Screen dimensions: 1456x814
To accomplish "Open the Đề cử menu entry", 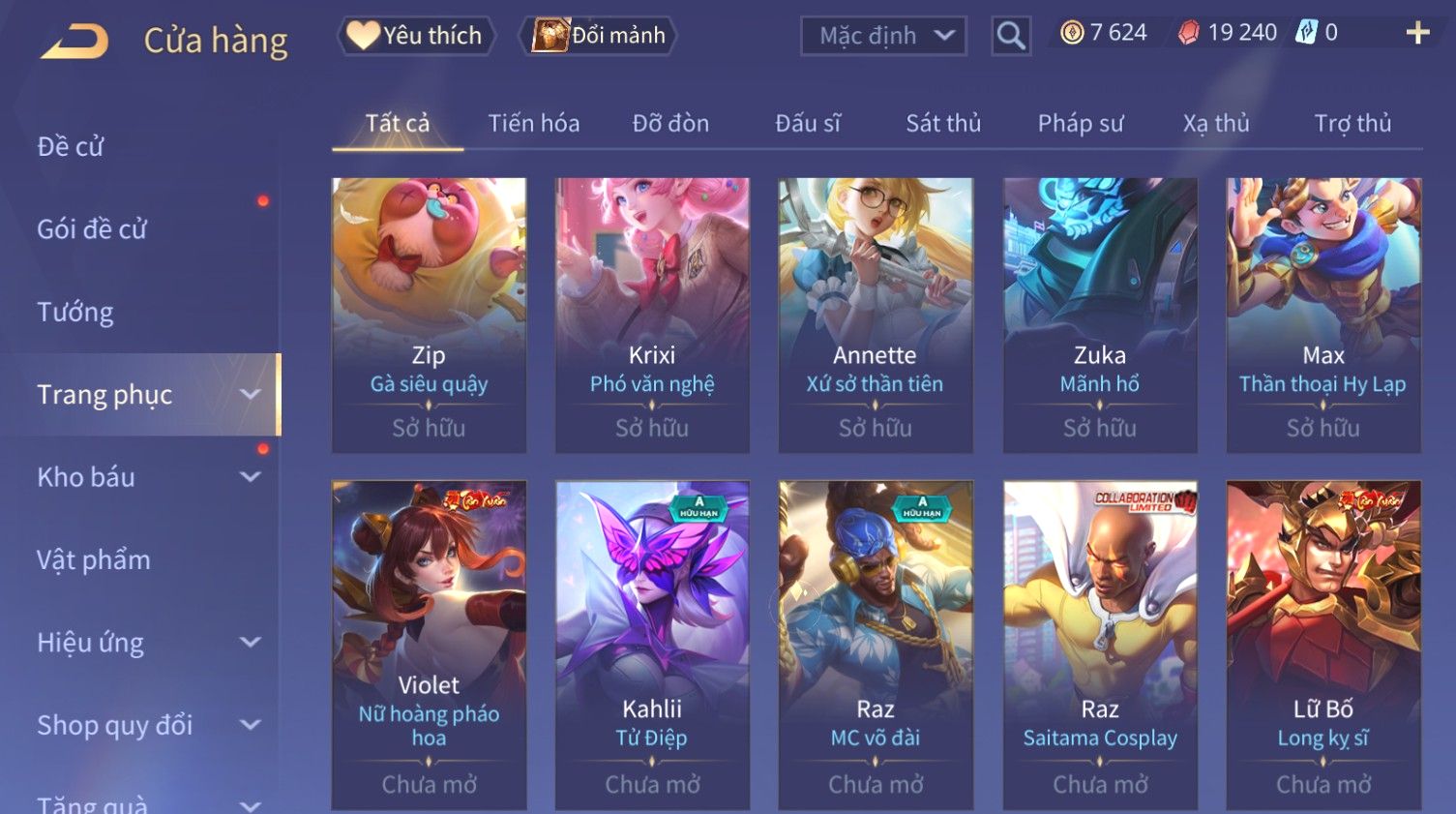I will [71, 147].
